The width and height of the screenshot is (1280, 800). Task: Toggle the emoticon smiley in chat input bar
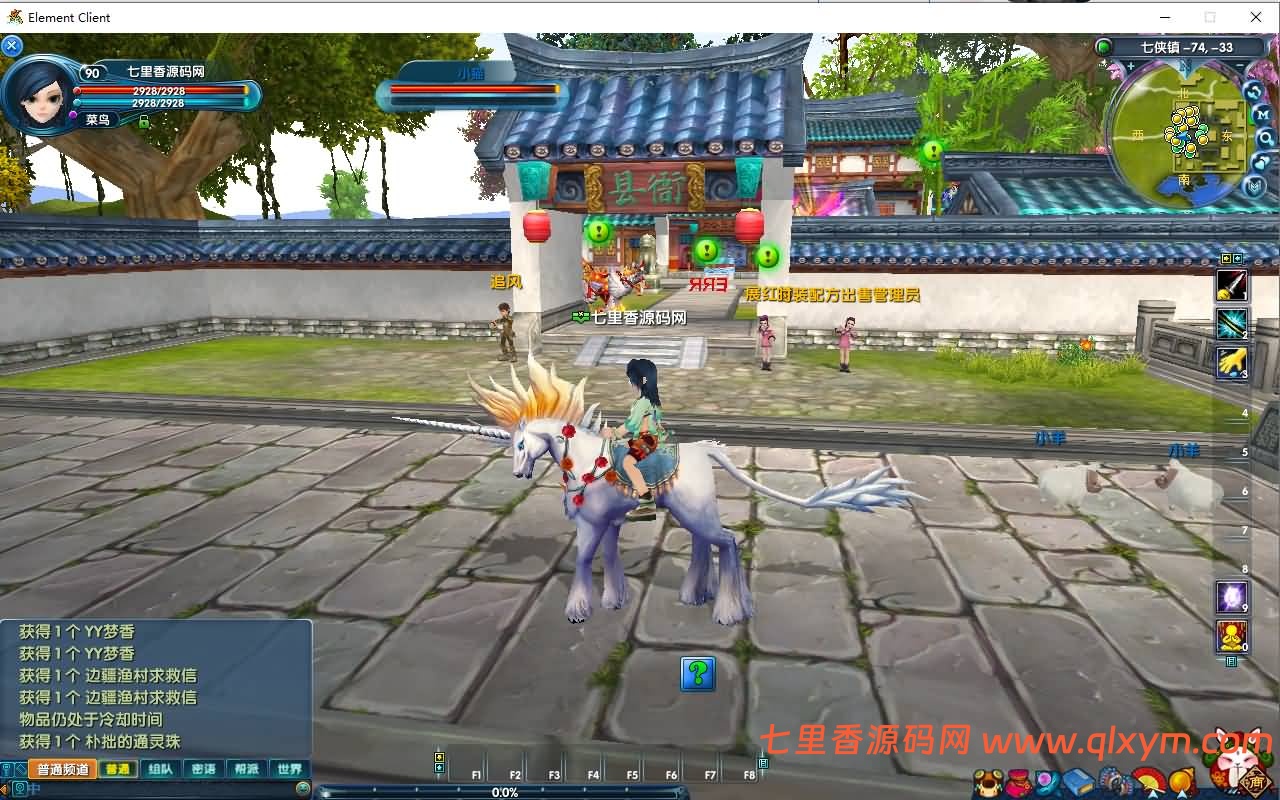click(x=304, y=787)
